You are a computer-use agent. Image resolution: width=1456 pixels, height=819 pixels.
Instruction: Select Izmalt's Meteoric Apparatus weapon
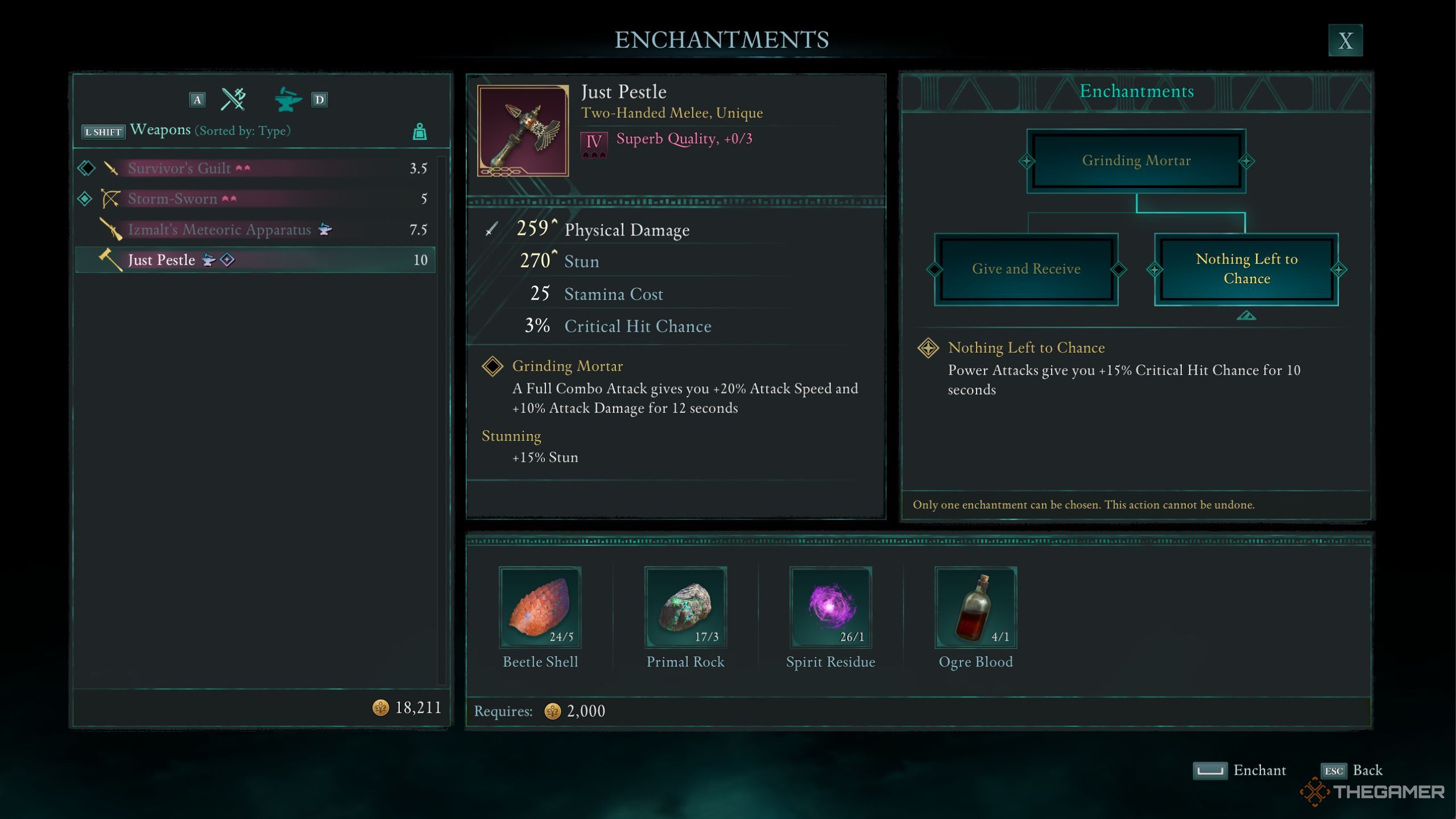256,230
